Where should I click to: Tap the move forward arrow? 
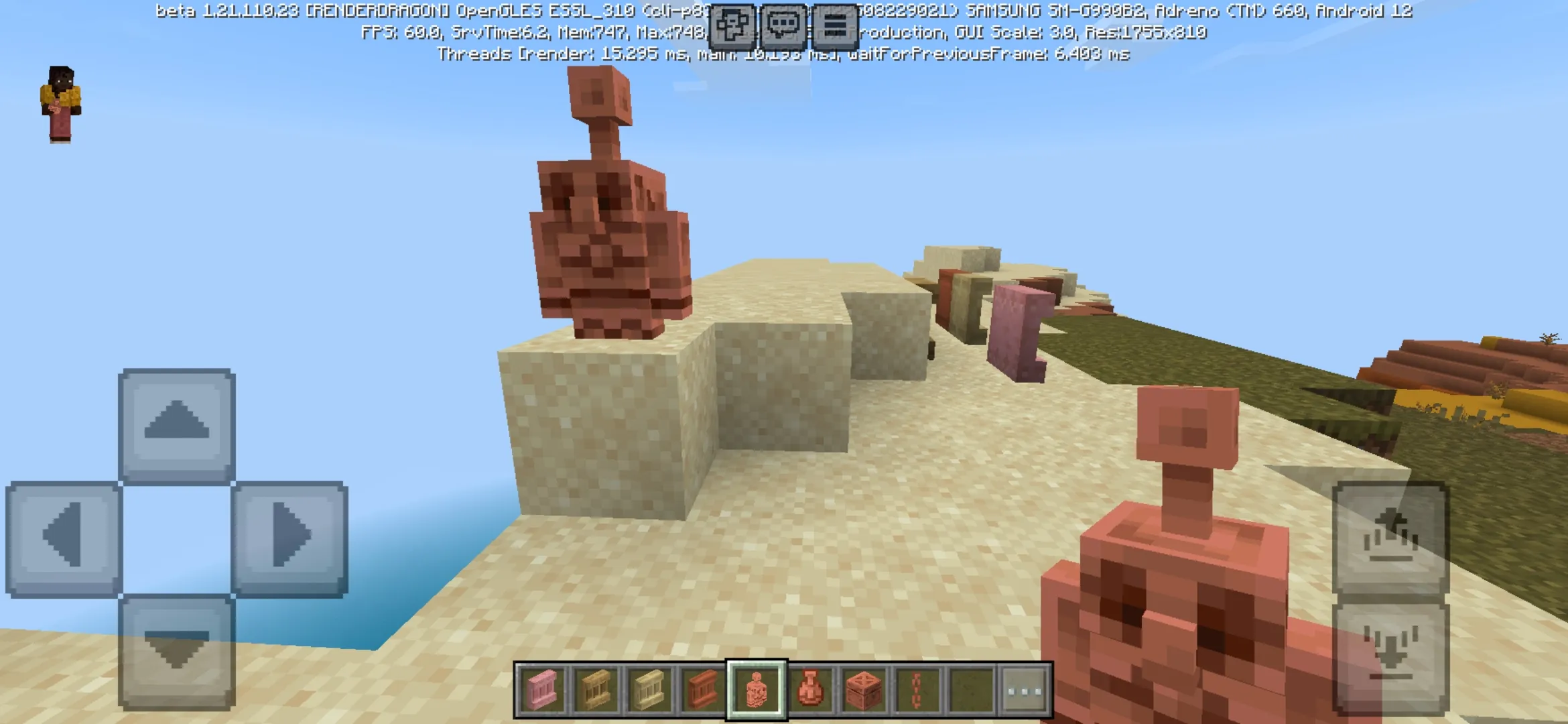tap(177, 425)
